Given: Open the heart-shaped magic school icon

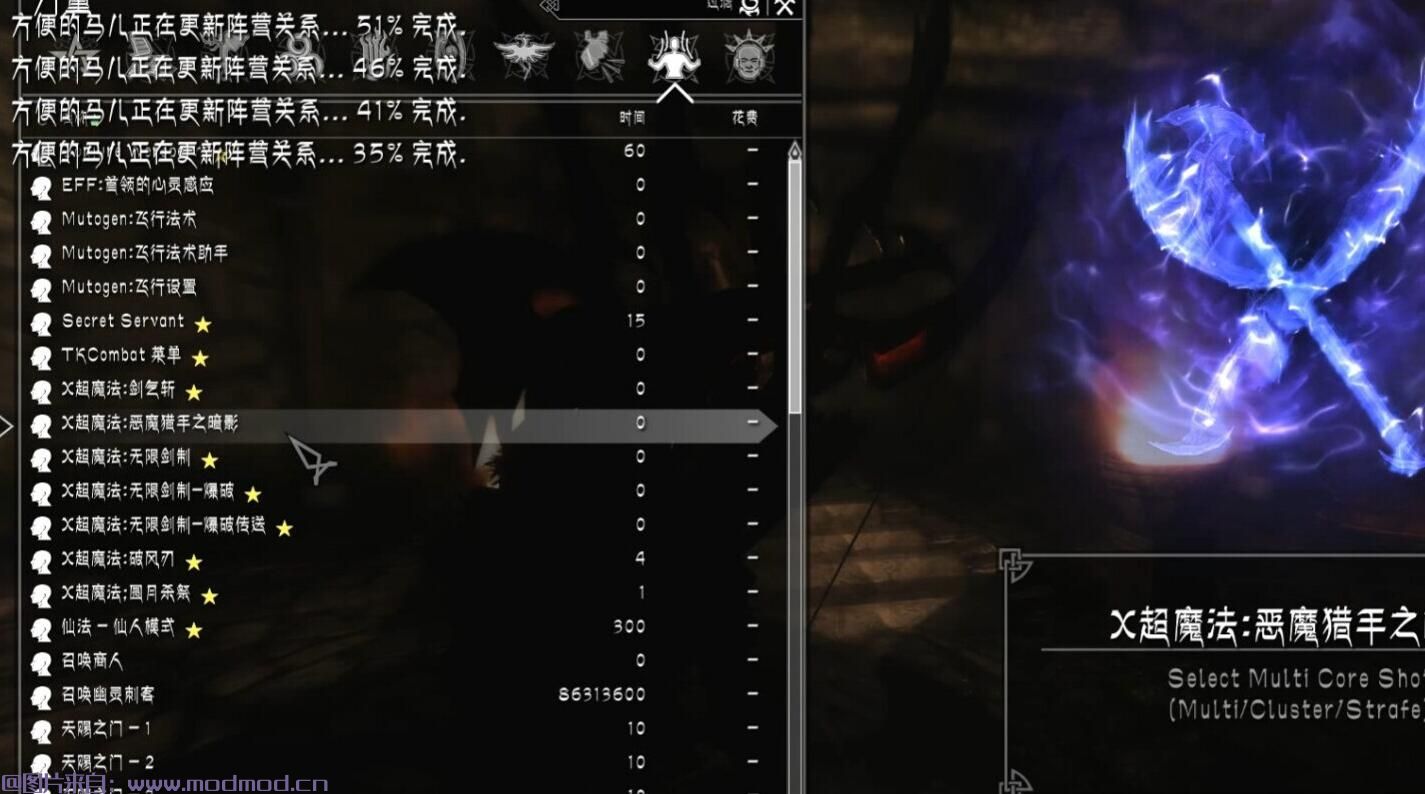Looking at the screenshot, I should coord(596,52).
